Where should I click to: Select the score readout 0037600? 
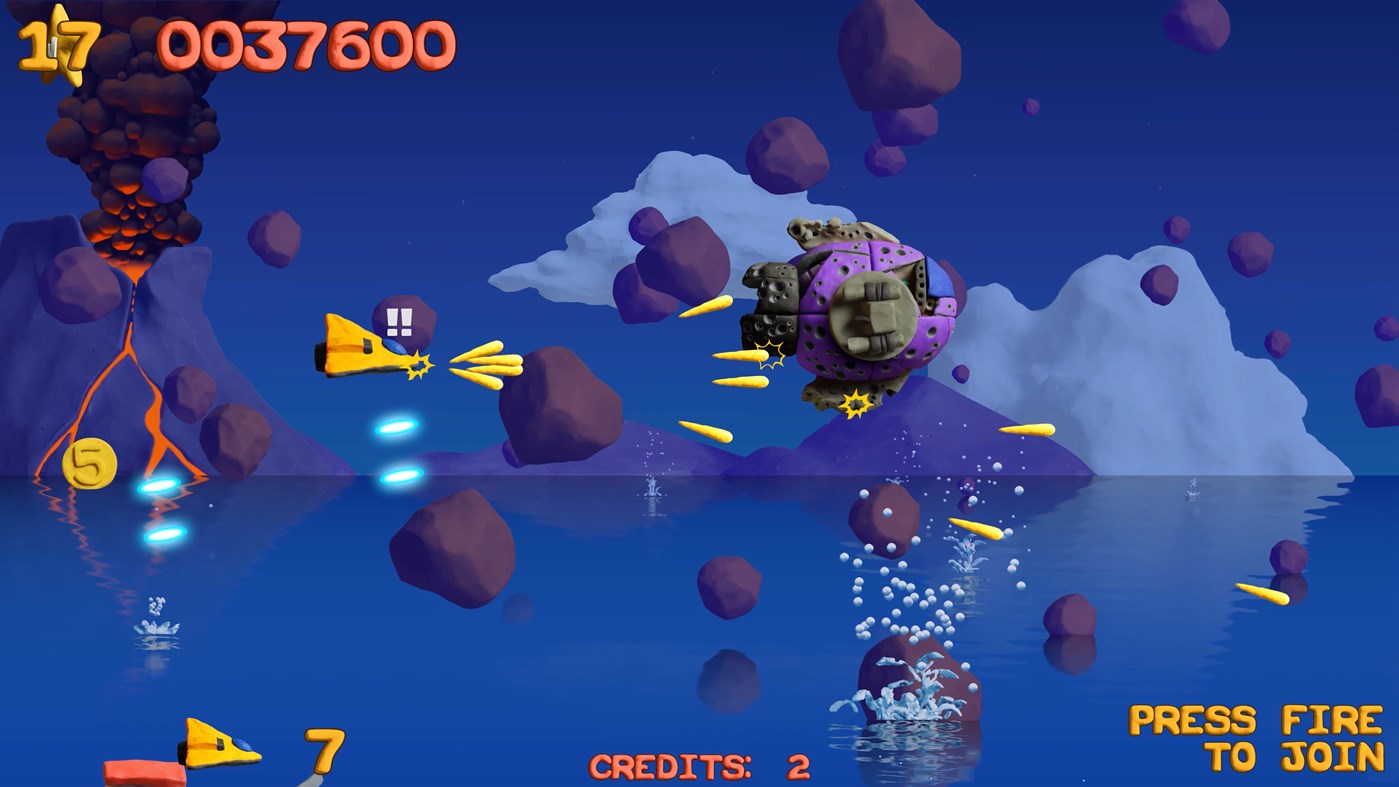point(310,42)
